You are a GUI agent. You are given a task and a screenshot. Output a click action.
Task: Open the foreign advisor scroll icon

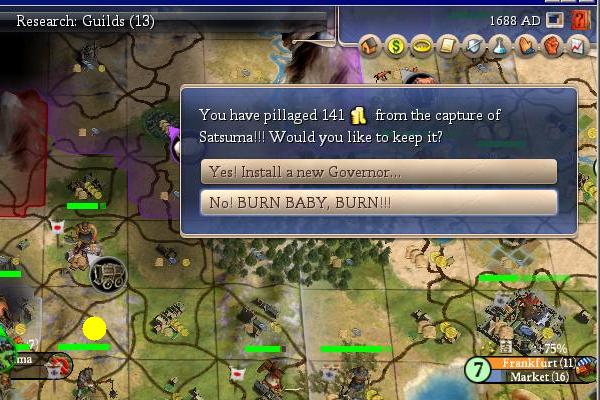tap(447, 46)
